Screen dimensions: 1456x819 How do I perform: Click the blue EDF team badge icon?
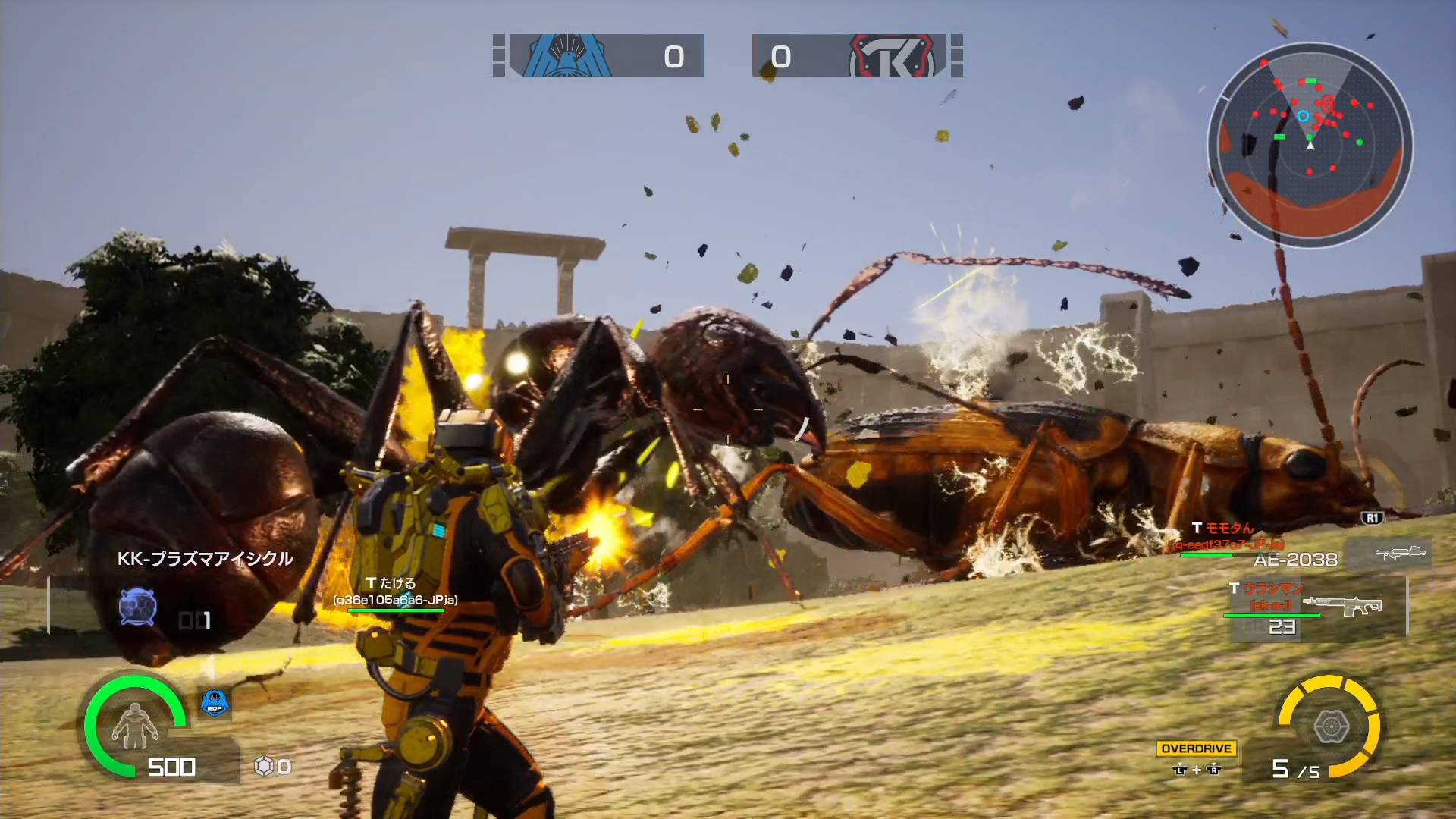[x=215, y=703]
